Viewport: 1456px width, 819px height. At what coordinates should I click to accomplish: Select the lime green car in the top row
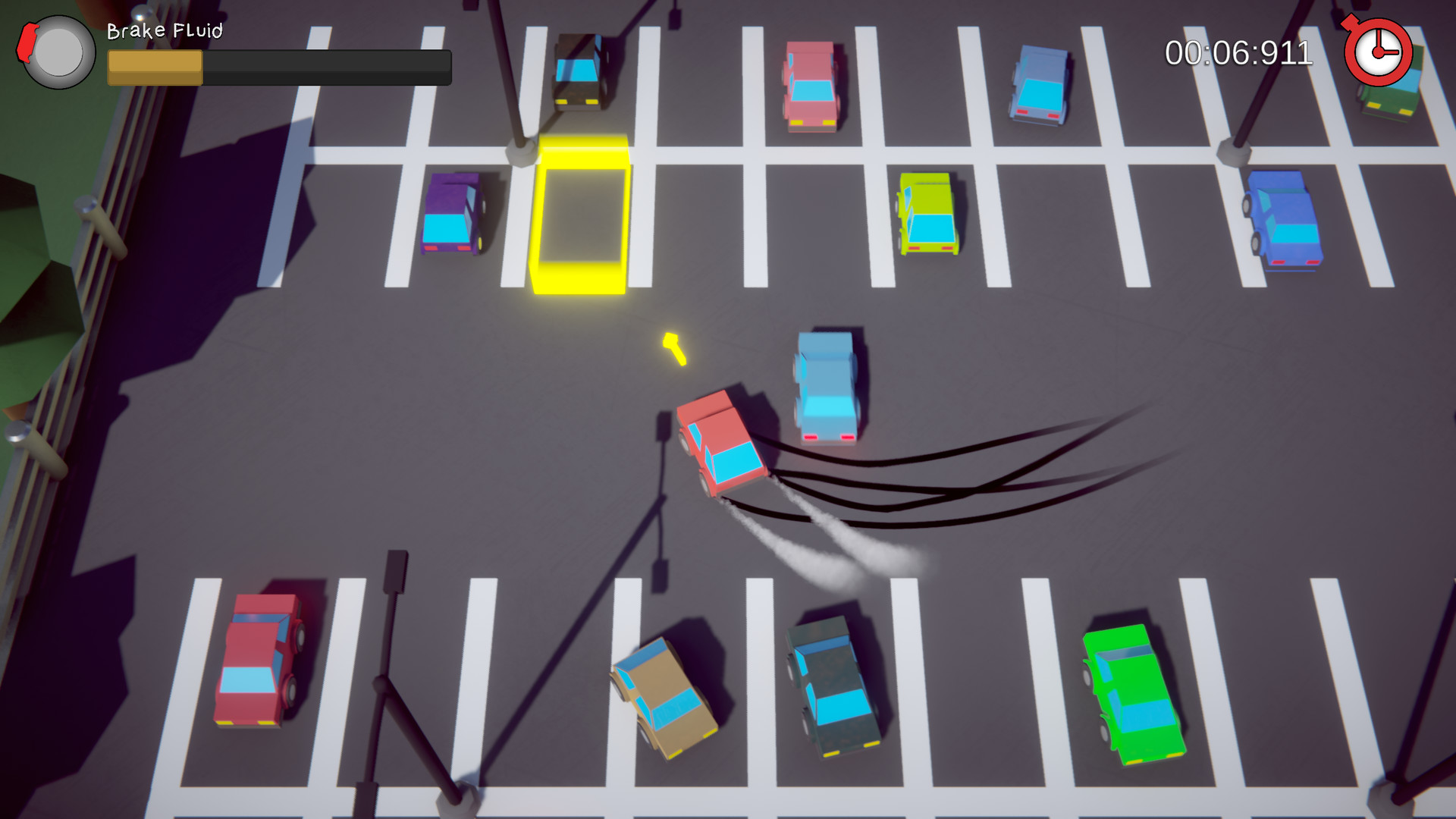[927, 212]
